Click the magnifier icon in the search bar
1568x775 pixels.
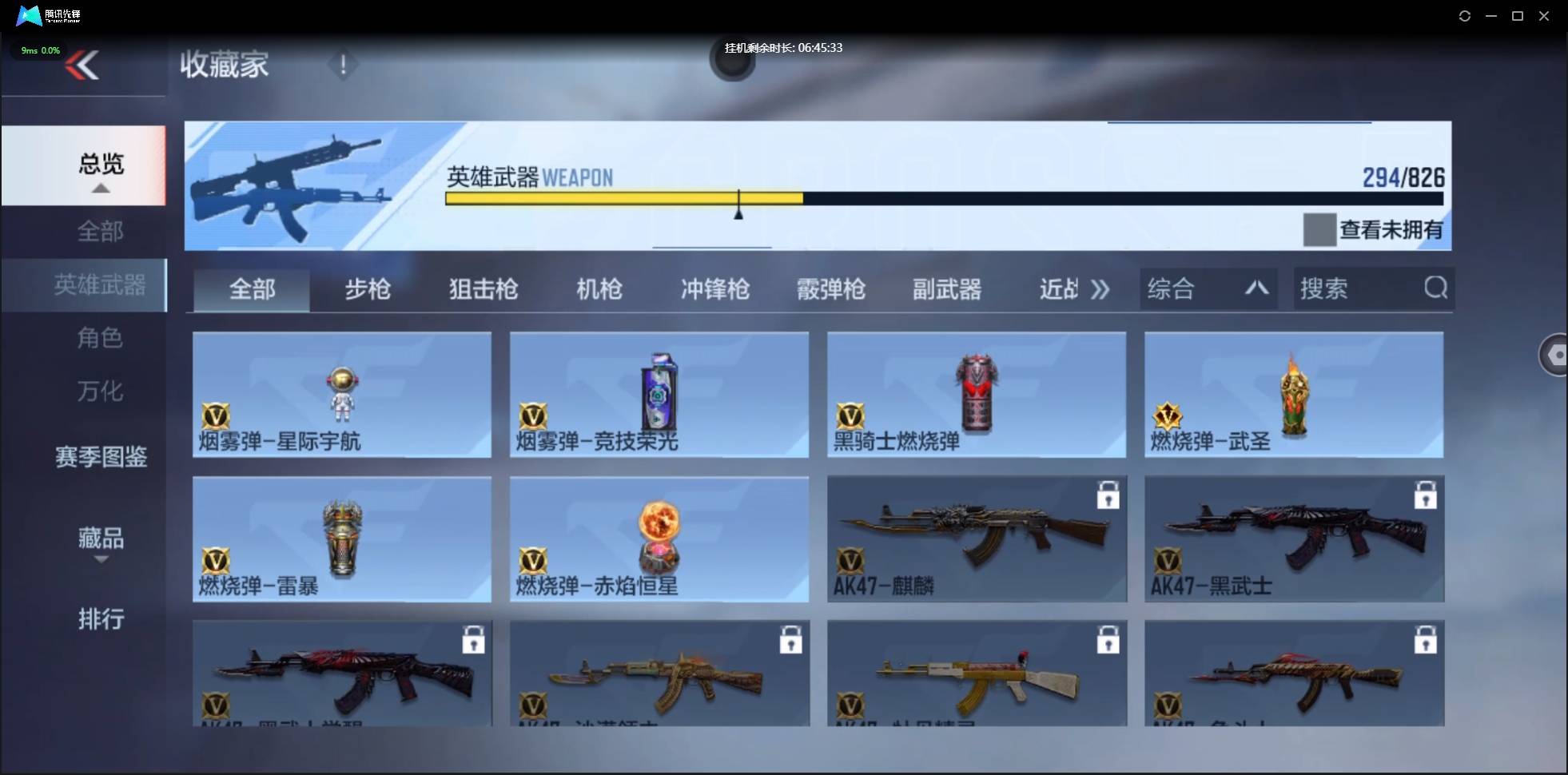[1435, 288]
